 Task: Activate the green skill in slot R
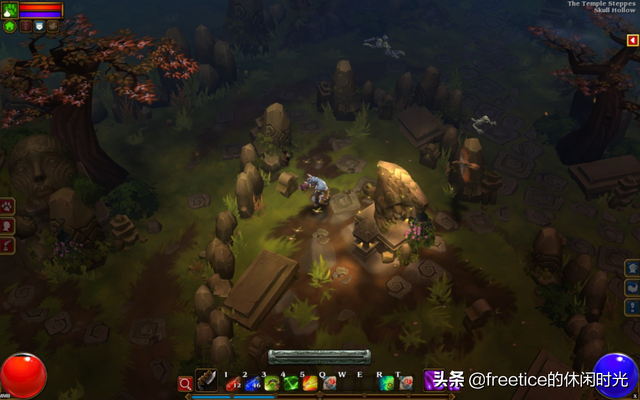(386, 383)
